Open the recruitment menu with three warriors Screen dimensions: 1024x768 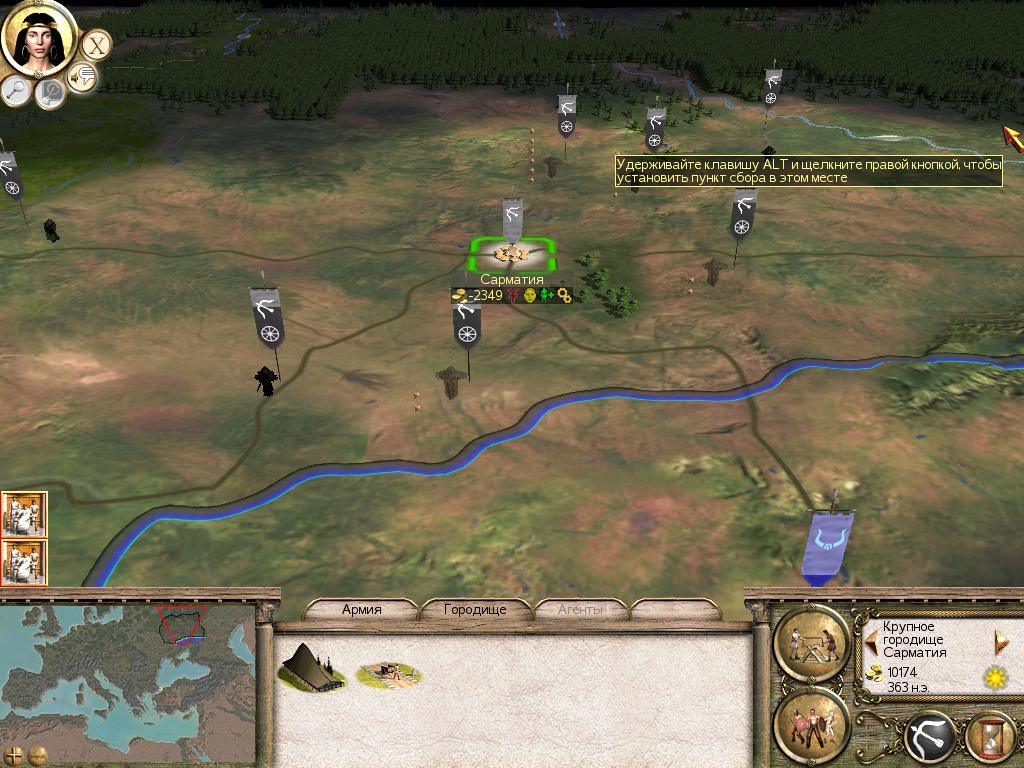pyautogui.click(x=812, y=722)
